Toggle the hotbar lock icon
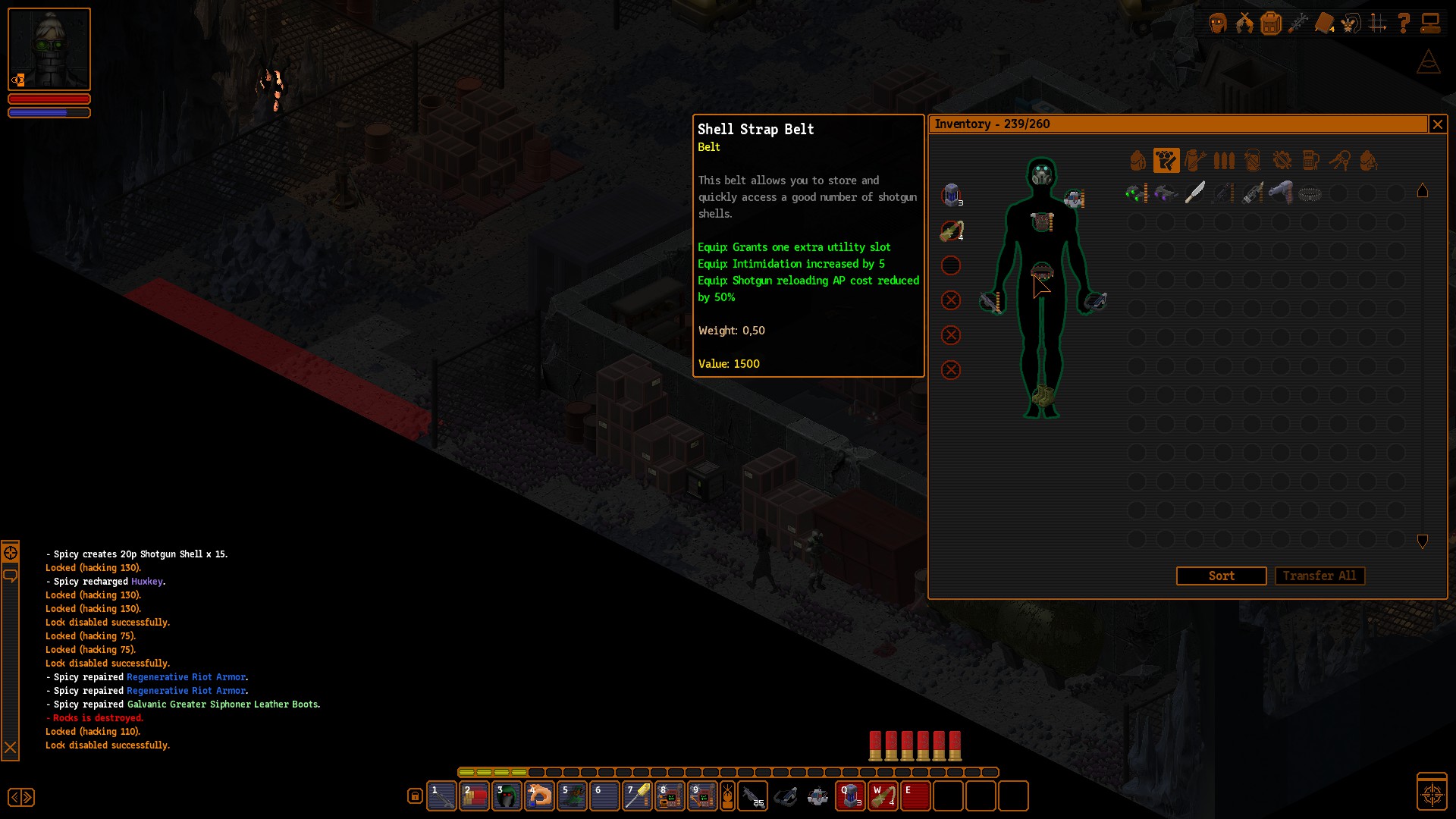The width and height of the screenshot is (1456, 819). [415, 796]
